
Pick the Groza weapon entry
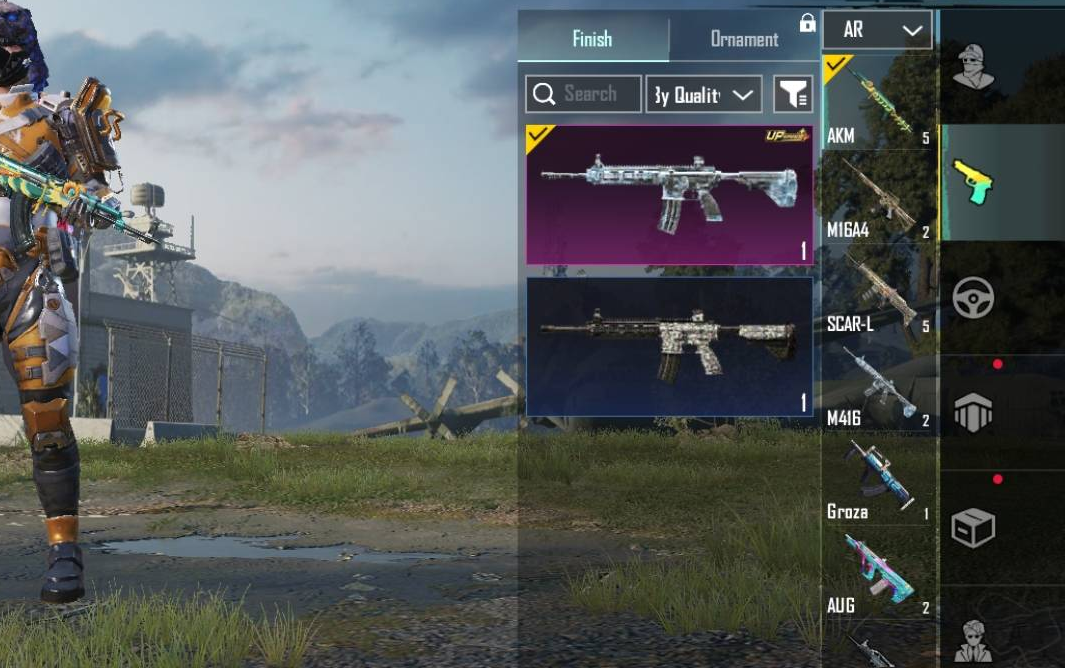(x=878, y=479)
